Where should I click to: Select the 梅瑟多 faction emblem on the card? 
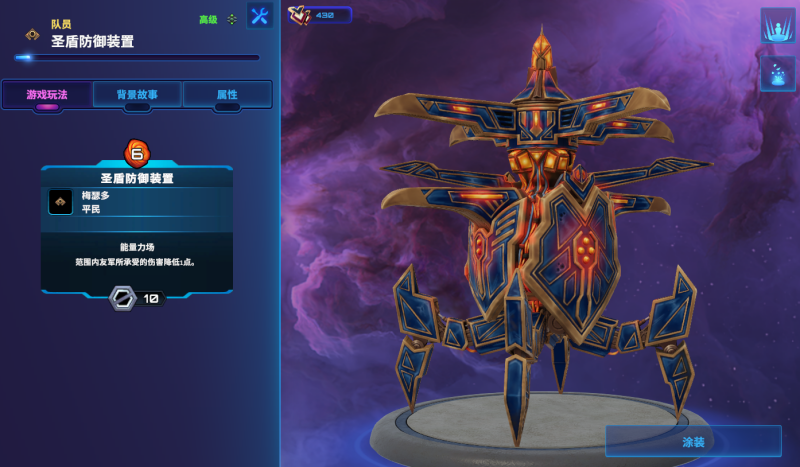coord(60,202)
